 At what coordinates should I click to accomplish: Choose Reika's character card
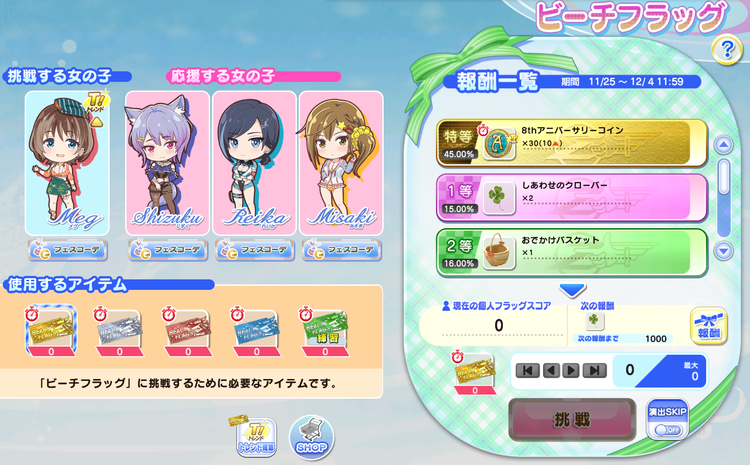(x=253, y=163)
